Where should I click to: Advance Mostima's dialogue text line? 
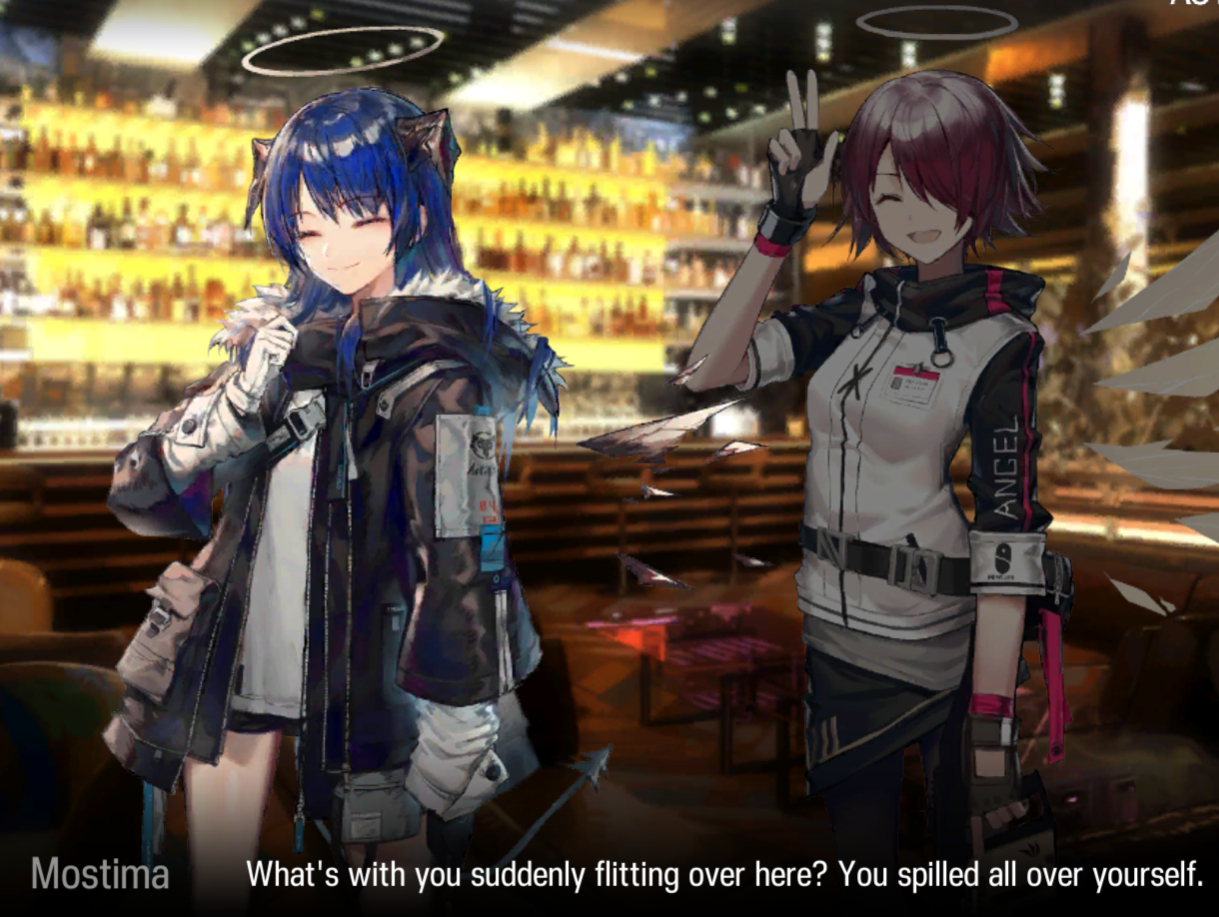pyautogui.click(x=723, y=874)
